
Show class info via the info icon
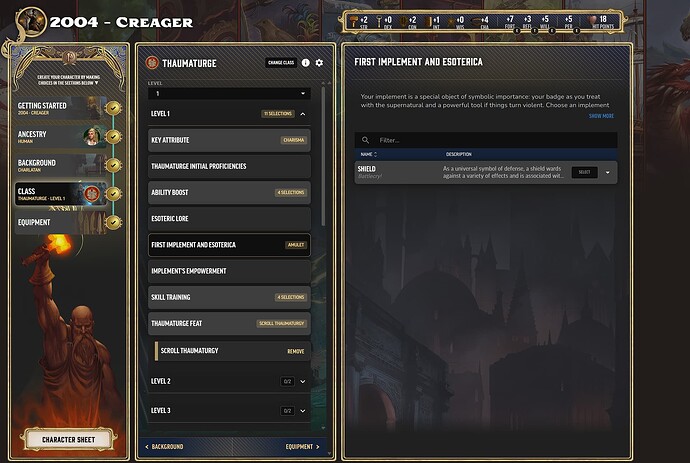(306, 63)
